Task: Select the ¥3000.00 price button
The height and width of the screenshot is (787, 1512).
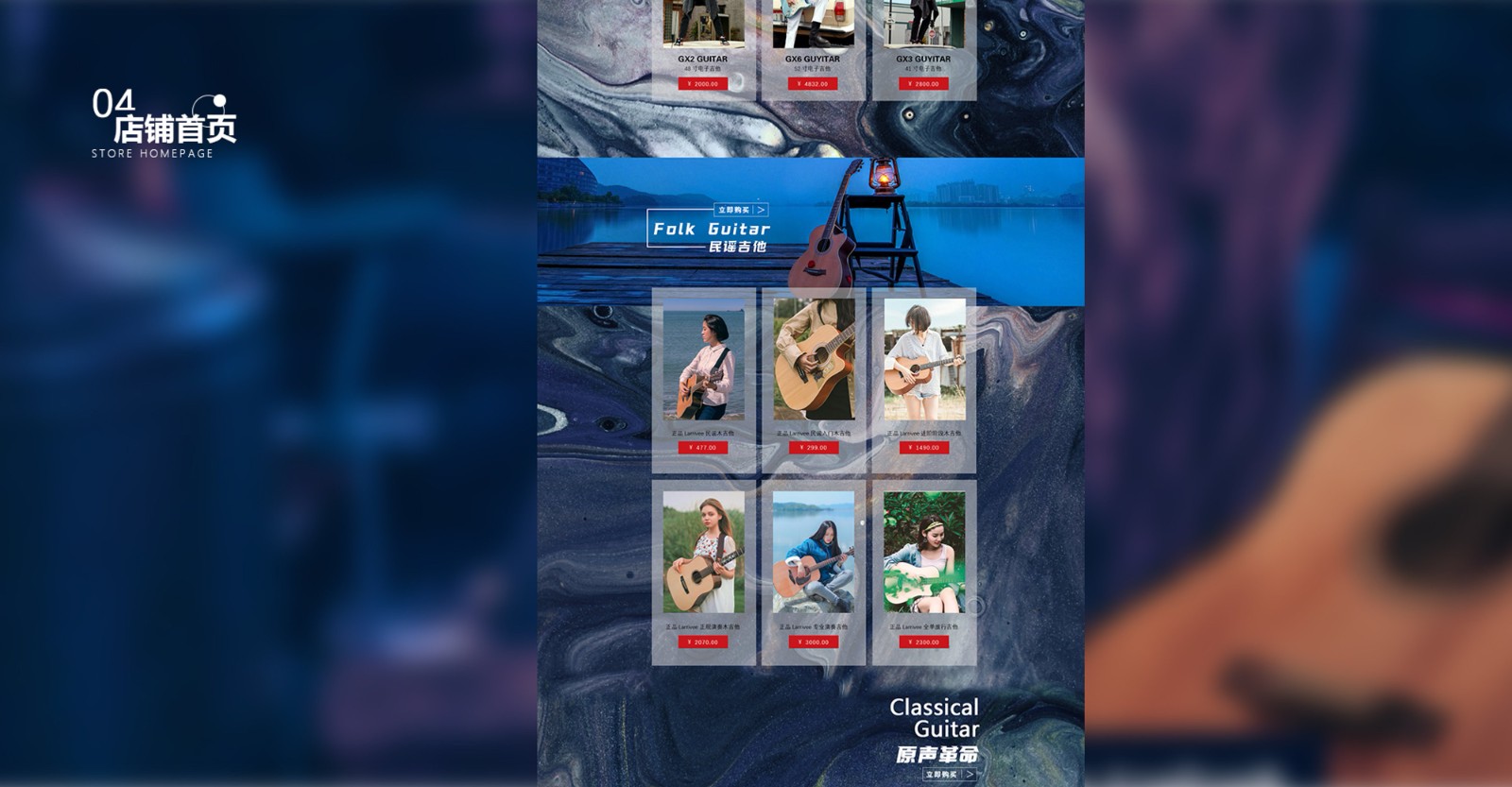Action: coord(814,642)
